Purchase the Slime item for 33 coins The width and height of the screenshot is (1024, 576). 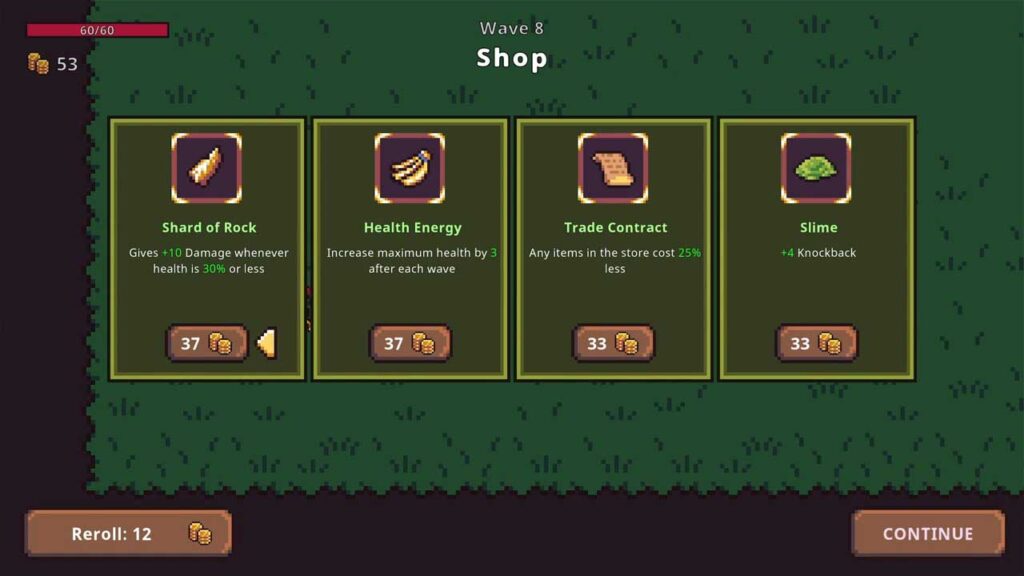pyautogui.click(x=816, y=343)
